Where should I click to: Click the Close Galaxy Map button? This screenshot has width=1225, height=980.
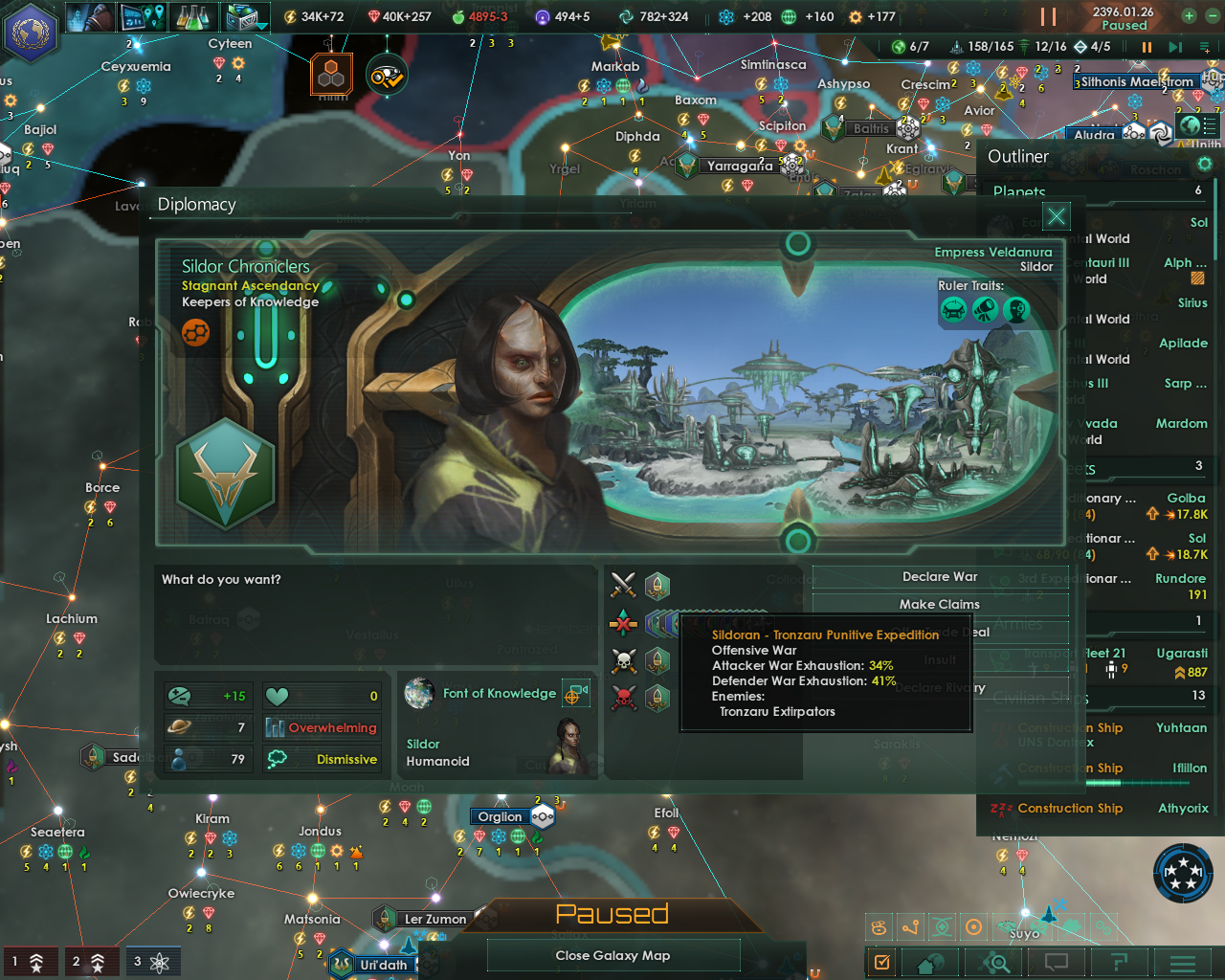tap(613, 954)
